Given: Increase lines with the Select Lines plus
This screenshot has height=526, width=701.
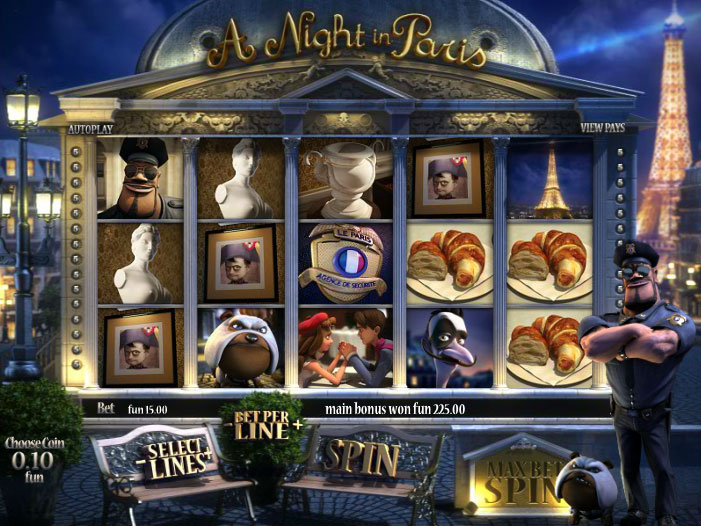Looking at the screenshot, I should (x=210, y=456).
